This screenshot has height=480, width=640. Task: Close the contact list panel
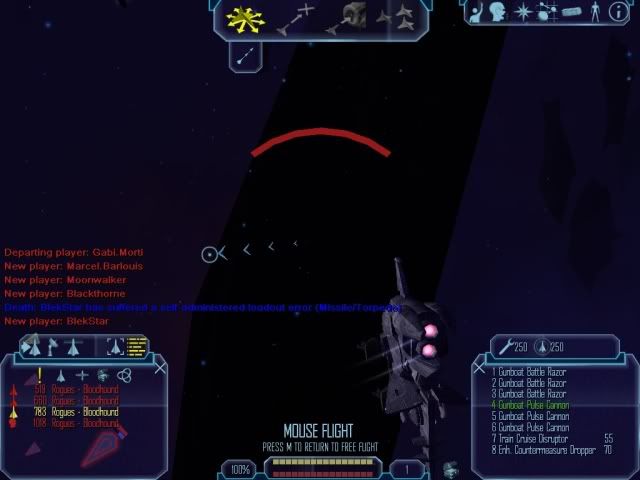(x=159, y=369)
